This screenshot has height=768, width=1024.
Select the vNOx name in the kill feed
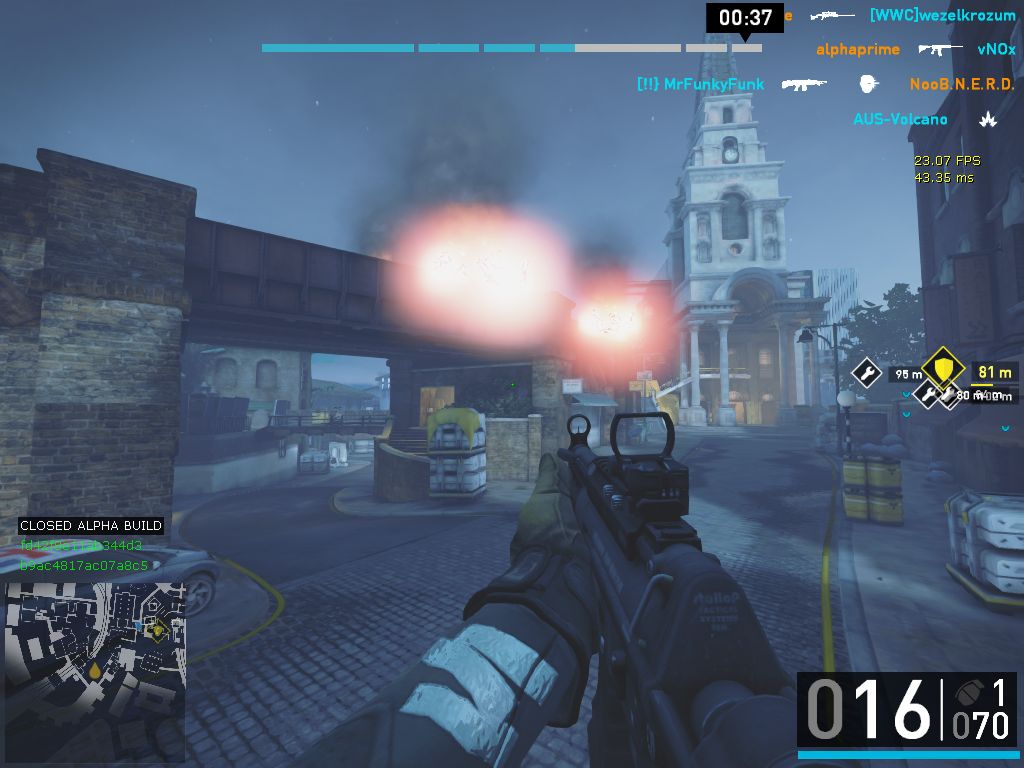(x=996, y=49)
